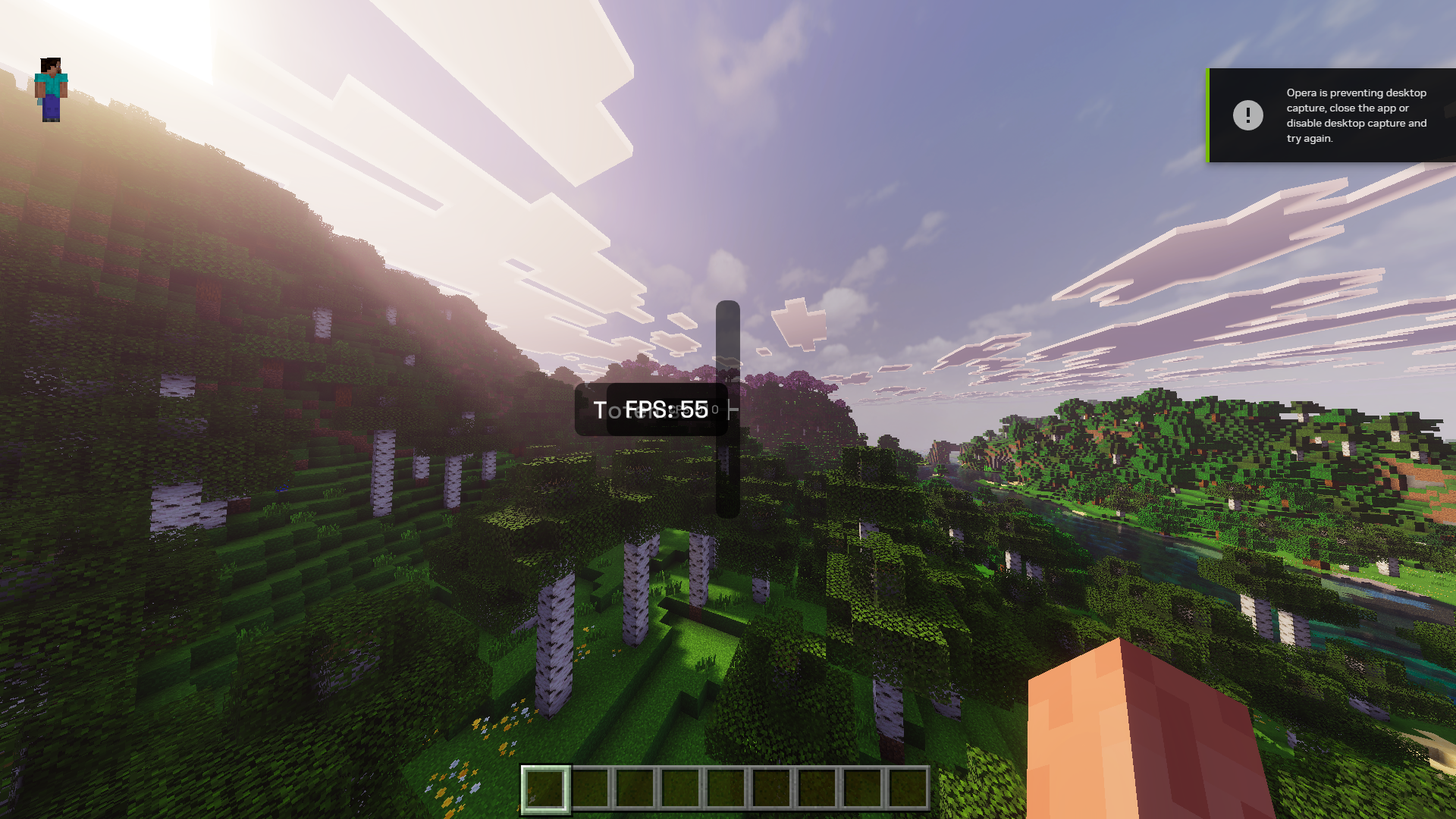The image size is (1456, 819).
Task: Click the try again notification text
Action: point(1309,139)
